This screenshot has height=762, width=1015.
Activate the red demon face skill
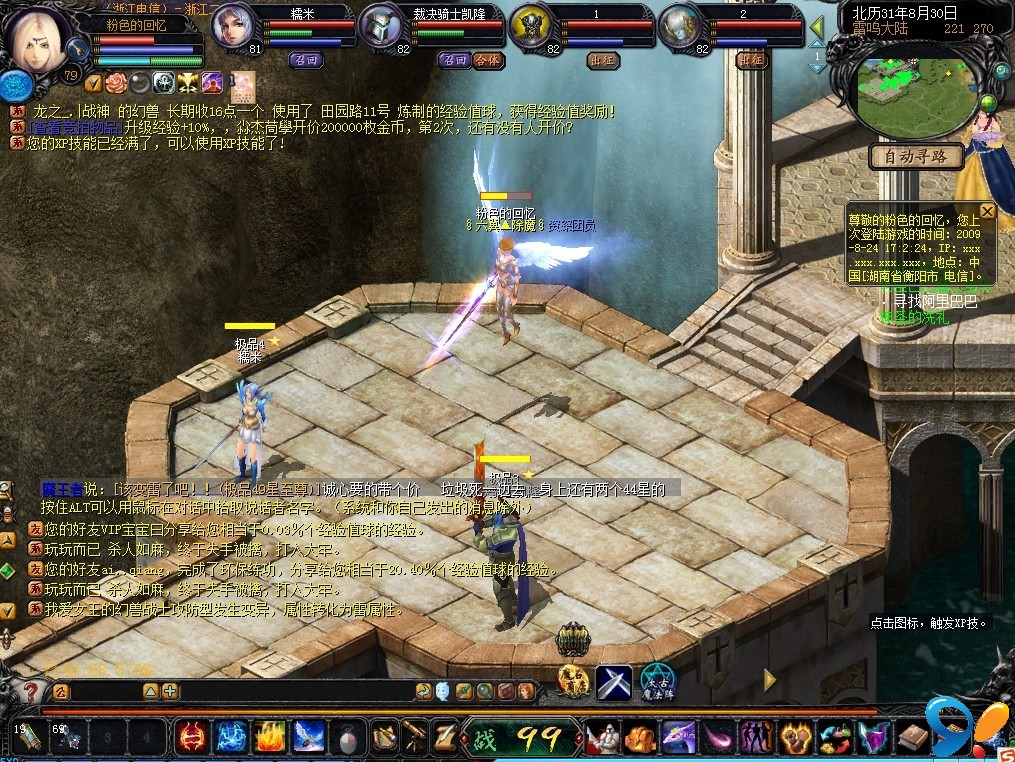(x=190, y=738)
